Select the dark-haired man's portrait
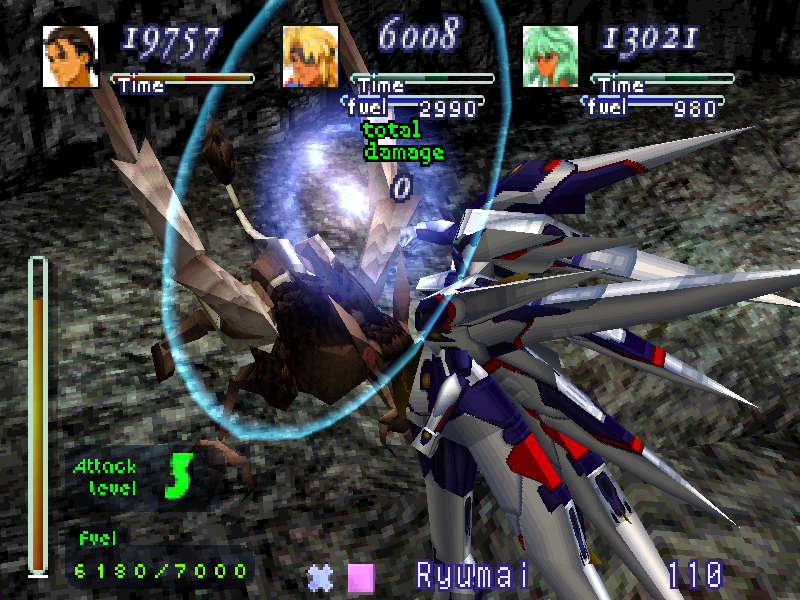Image resolution: width=800 pixels, height=600 pixels. 70,56
